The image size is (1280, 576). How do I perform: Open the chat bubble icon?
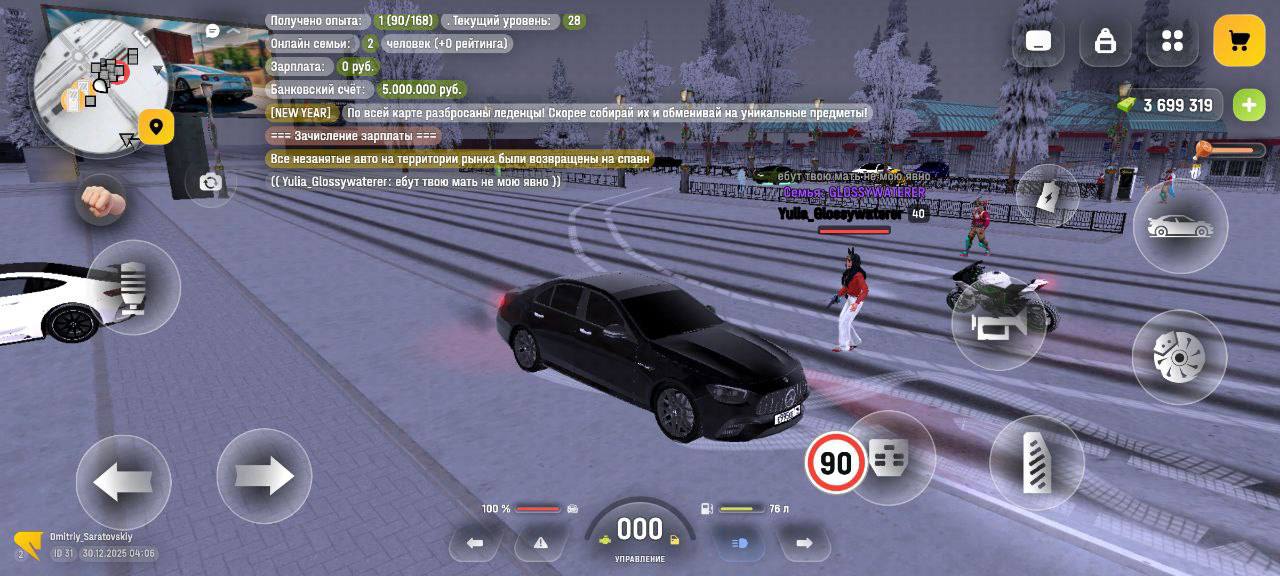tap(212, 31)
